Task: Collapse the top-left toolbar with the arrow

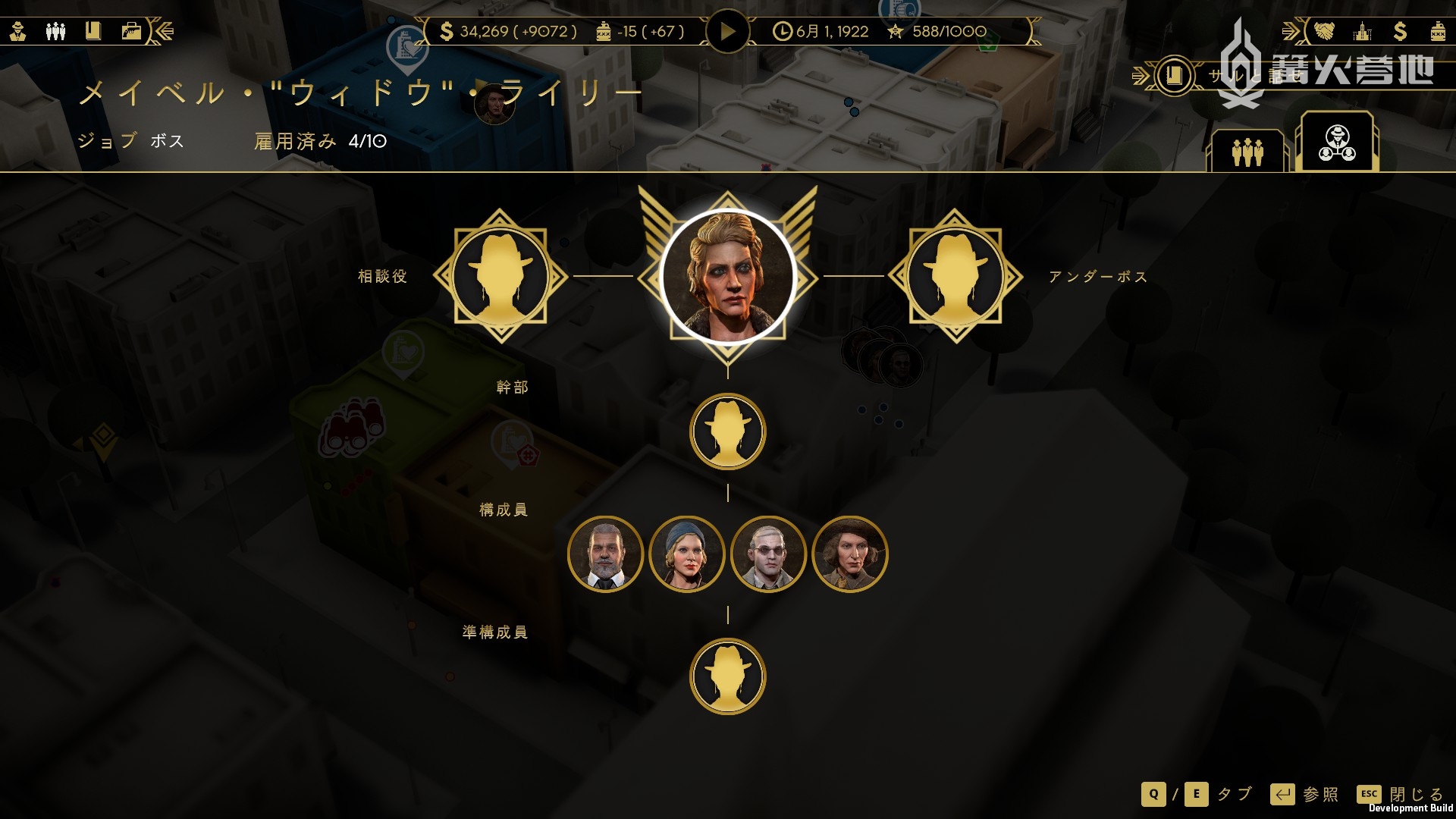Action: click(x=165, y=31)
